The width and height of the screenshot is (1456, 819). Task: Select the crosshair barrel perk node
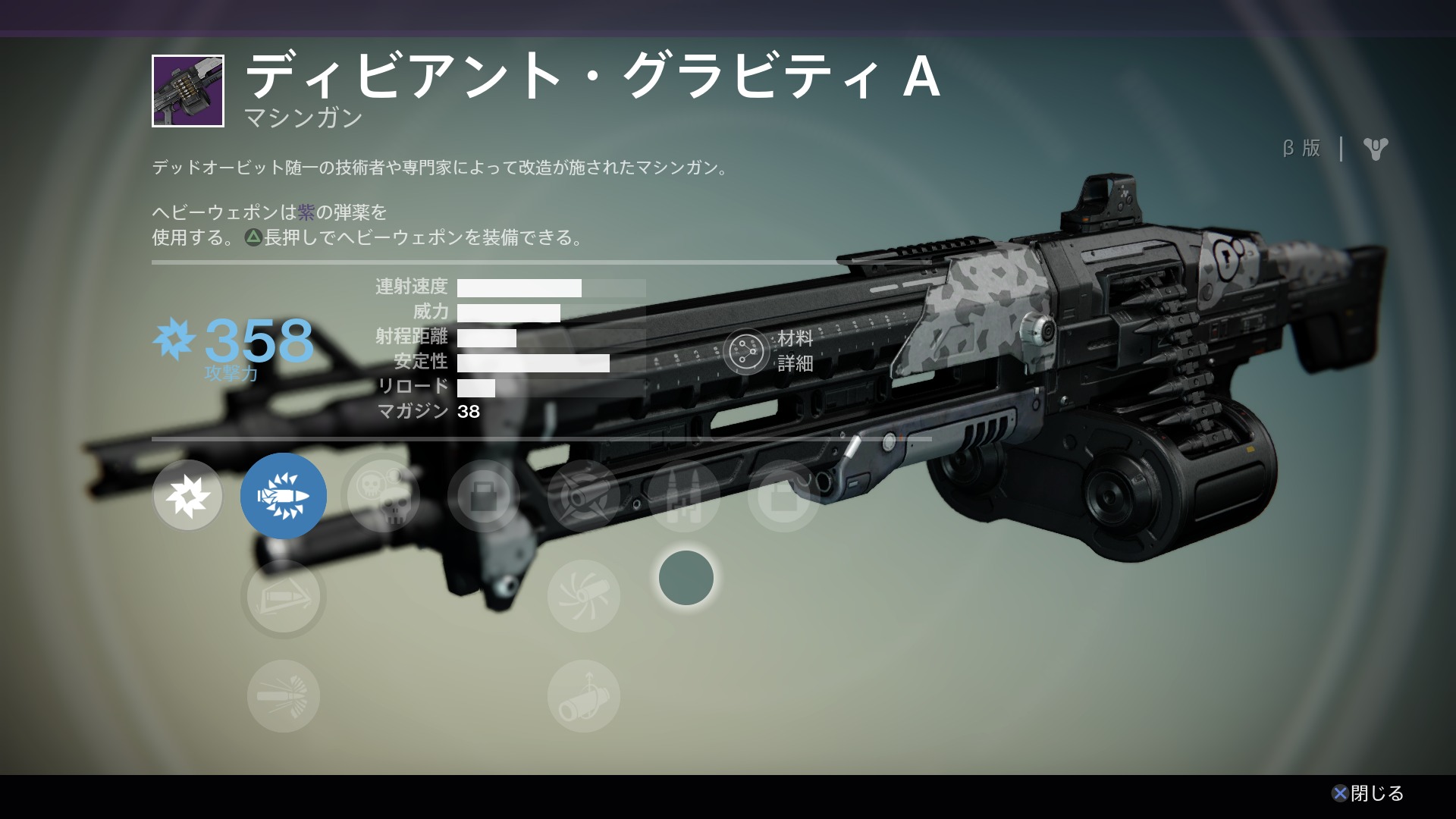(583, 496)
